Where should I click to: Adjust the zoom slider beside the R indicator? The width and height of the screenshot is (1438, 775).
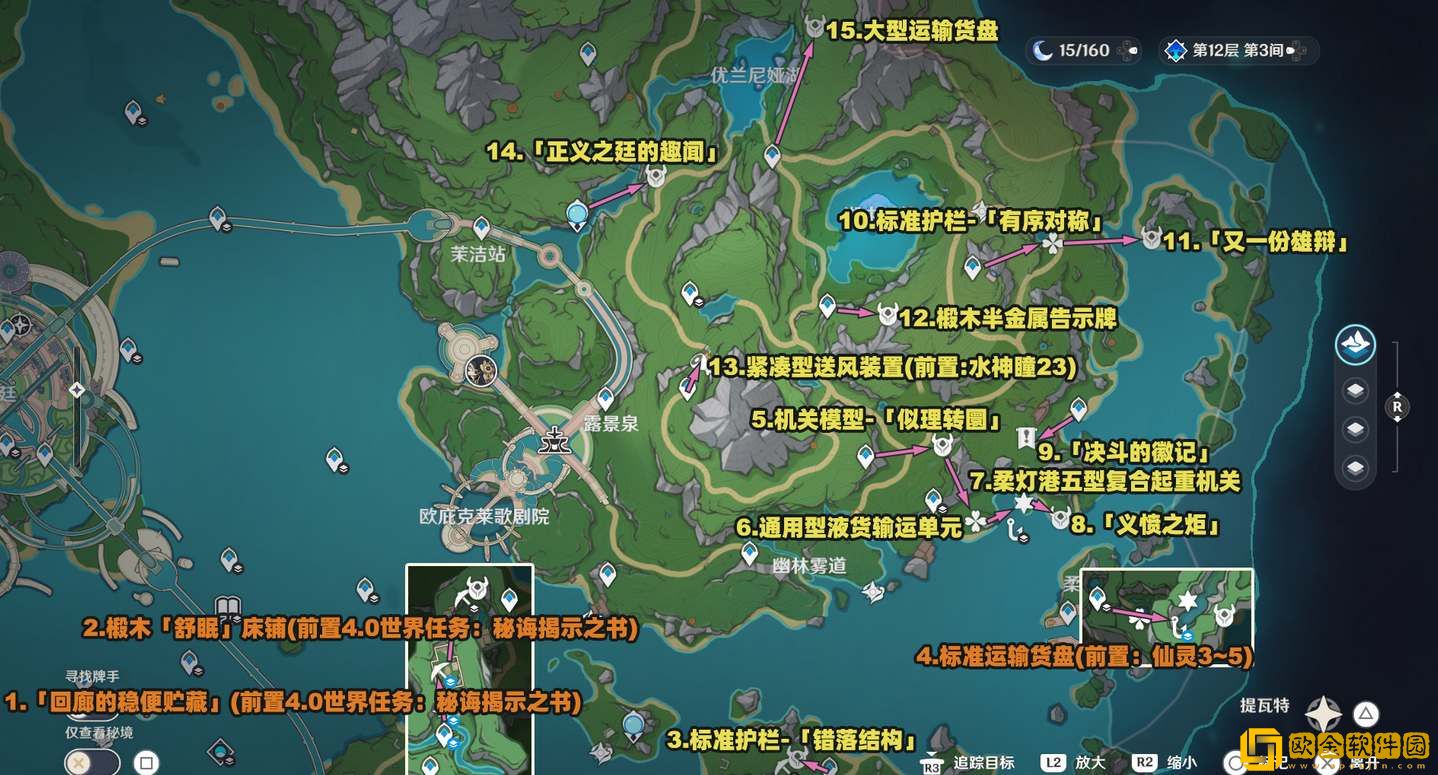coord(1398,440)
